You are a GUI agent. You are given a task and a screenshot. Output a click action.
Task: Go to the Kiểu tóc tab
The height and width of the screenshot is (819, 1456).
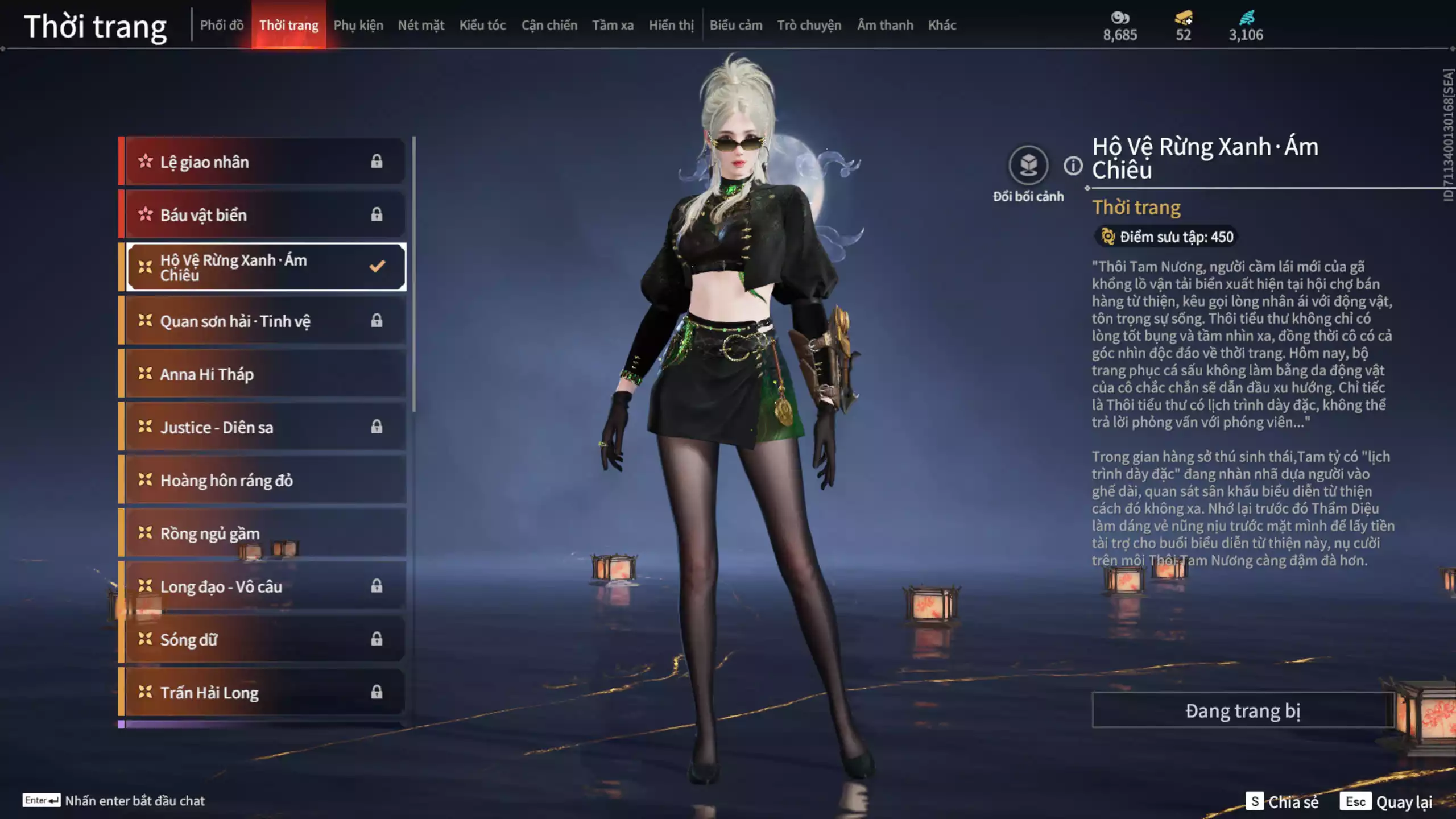click(x=482, y=25)
